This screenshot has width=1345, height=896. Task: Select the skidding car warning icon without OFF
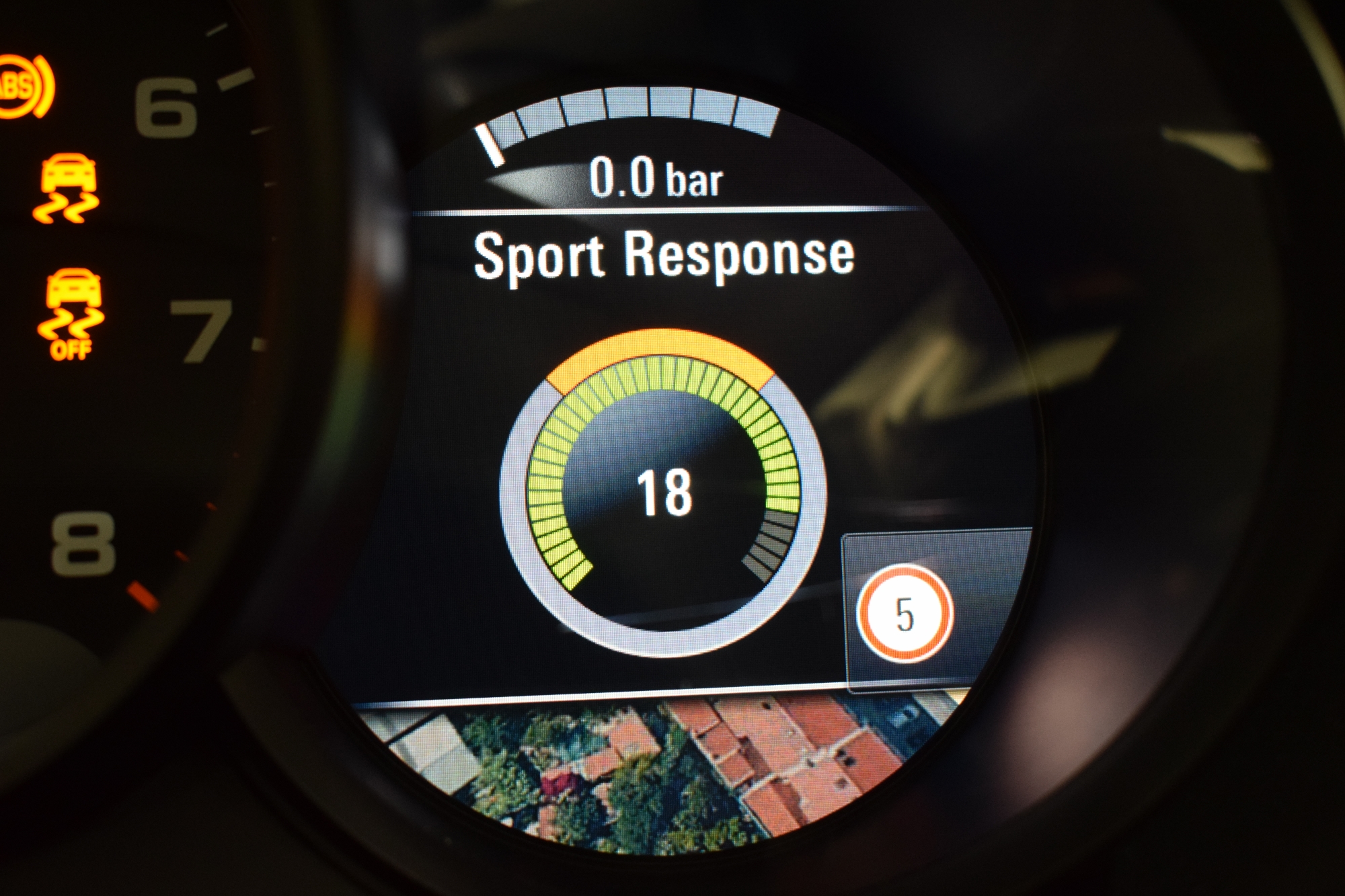click(68, 188)
